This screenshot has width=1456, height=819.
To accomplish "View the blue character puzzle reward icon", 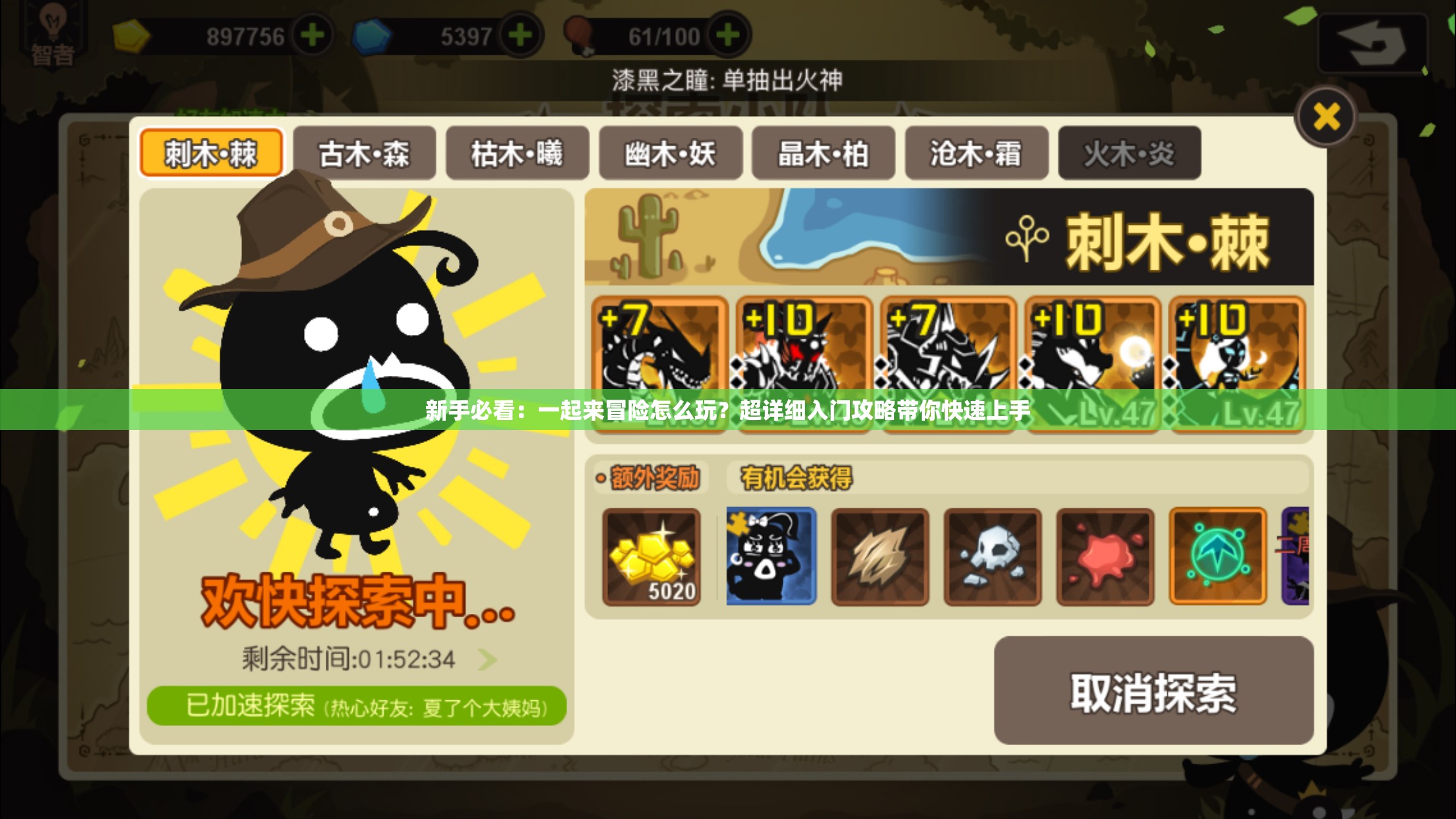I will click(x=770, y=557).
